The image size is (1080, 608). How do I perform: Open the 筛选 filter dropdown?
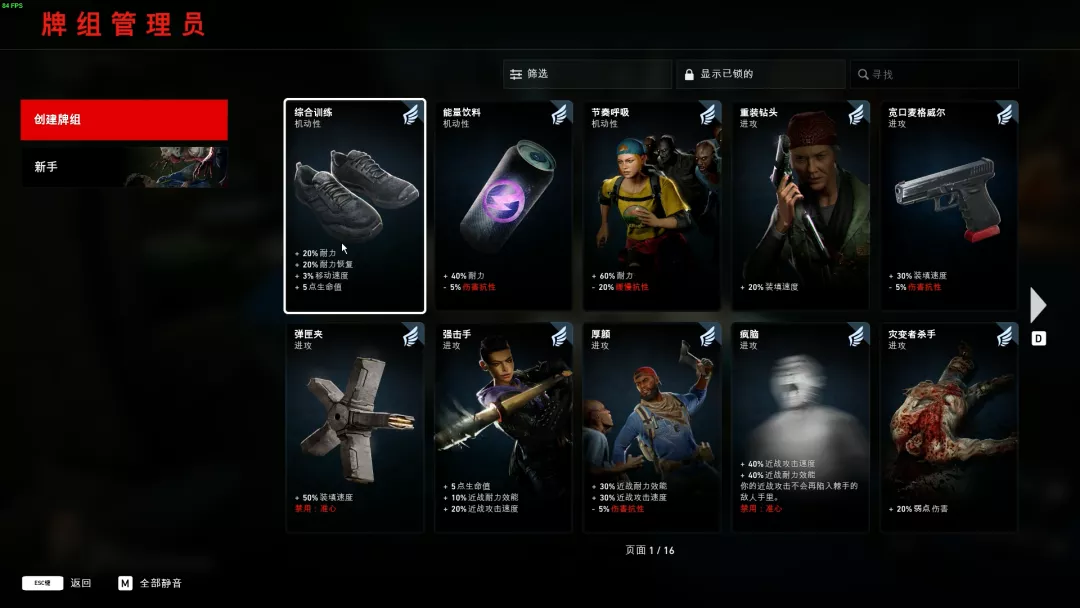pyautogui.click(x=587, y=74)
